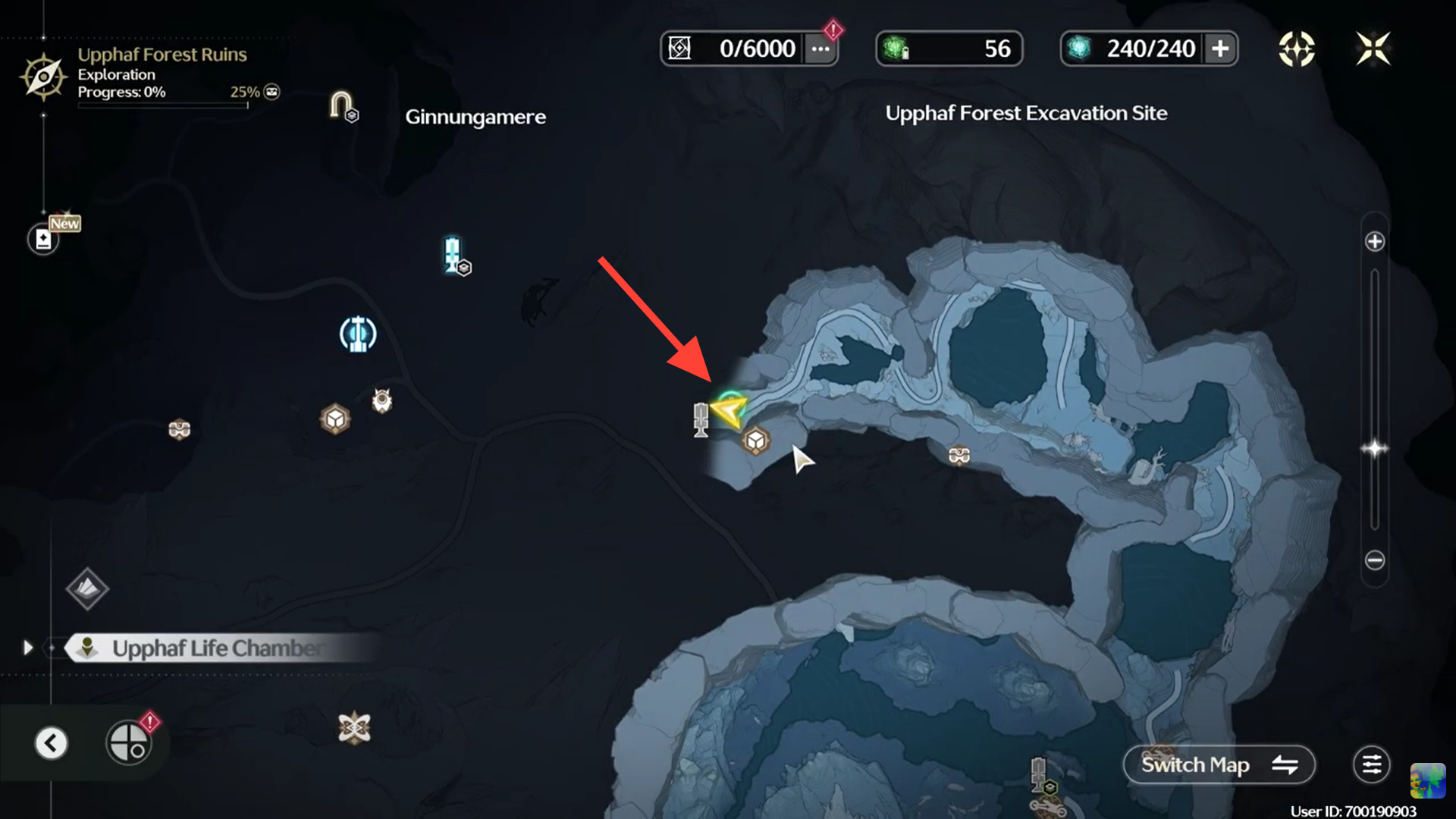1456x819 pixels.
Task: Select the butterfly-shaped map marker
Action: (x=354, y=728)
